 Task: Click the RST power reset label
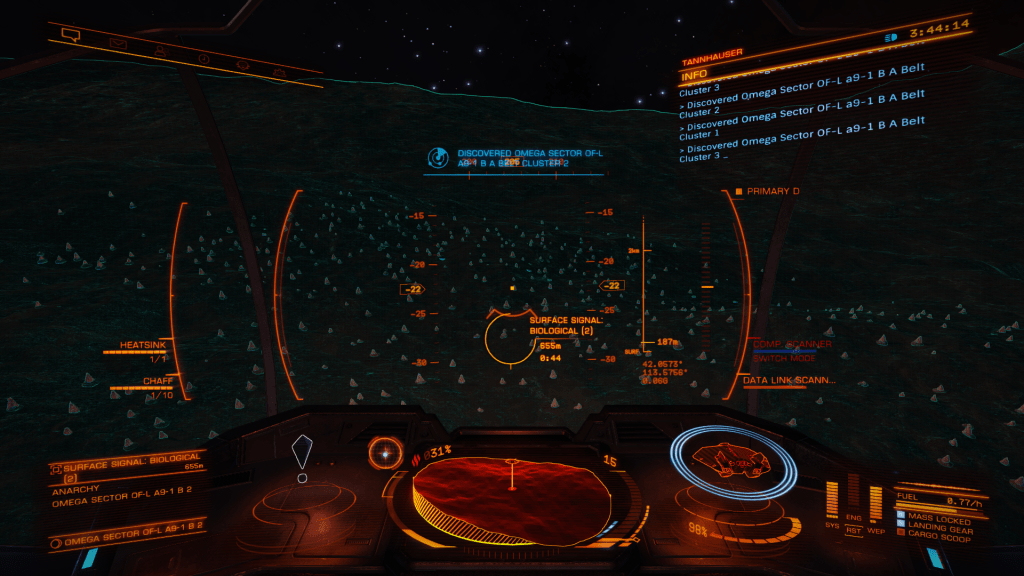[854, 530]
